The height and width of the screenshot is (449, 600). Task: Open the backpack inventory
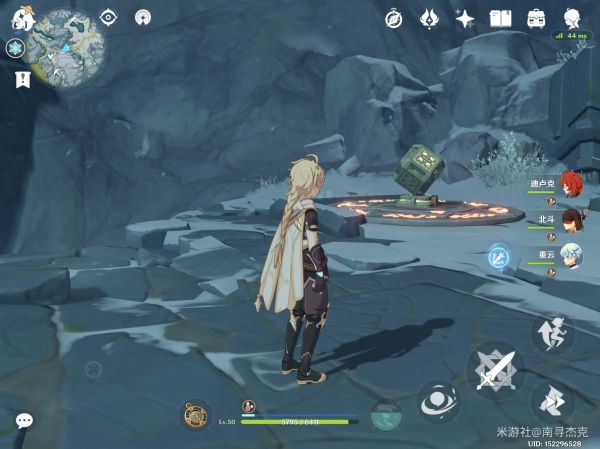click(537, 18)
